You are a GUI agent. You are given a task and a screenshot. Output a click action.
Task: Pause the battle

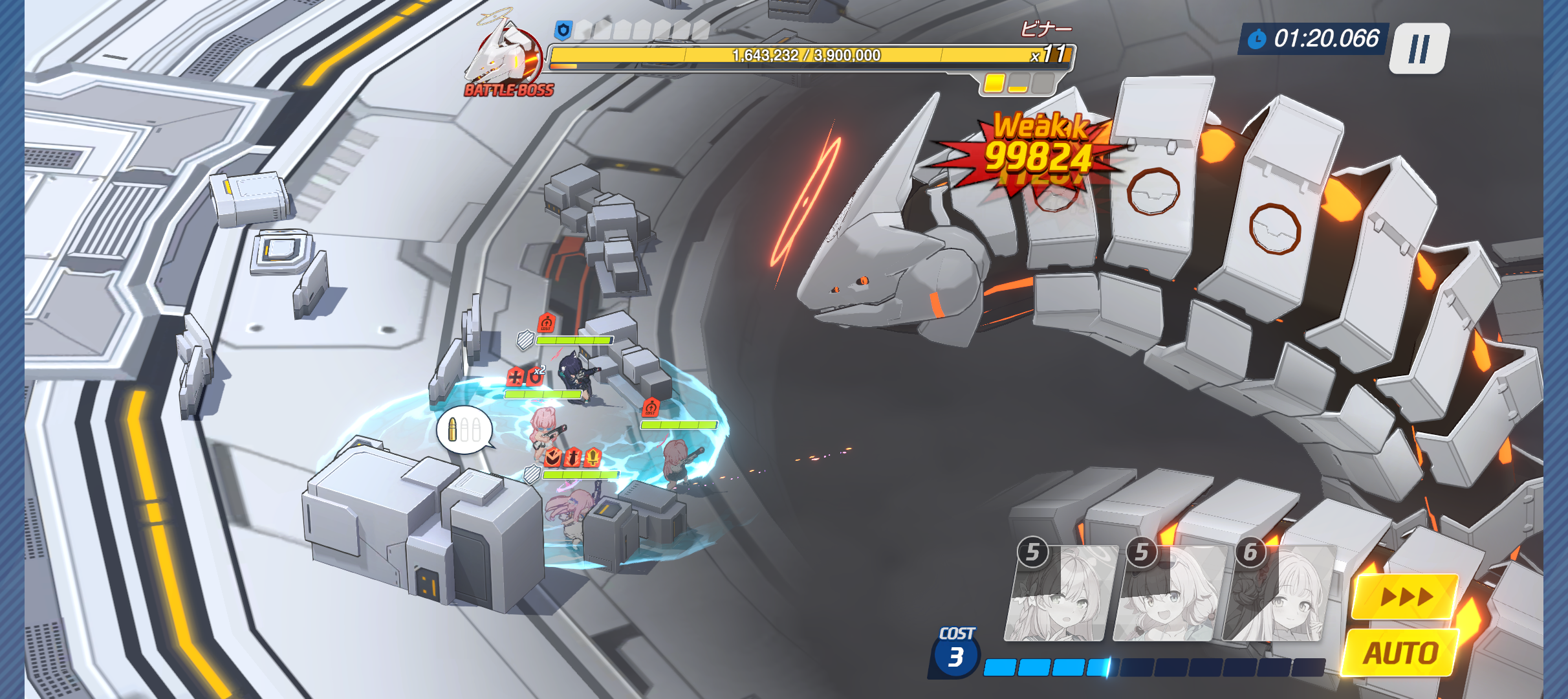pos(1421,49)
